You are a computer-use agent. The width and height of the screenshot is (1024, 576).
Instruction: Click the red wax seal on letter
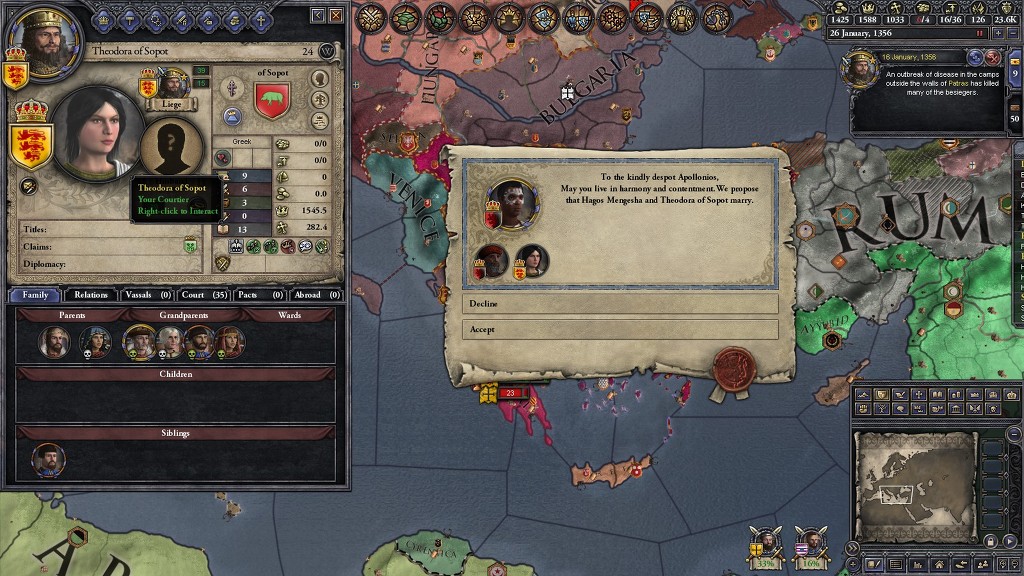(x=733, y=368)
